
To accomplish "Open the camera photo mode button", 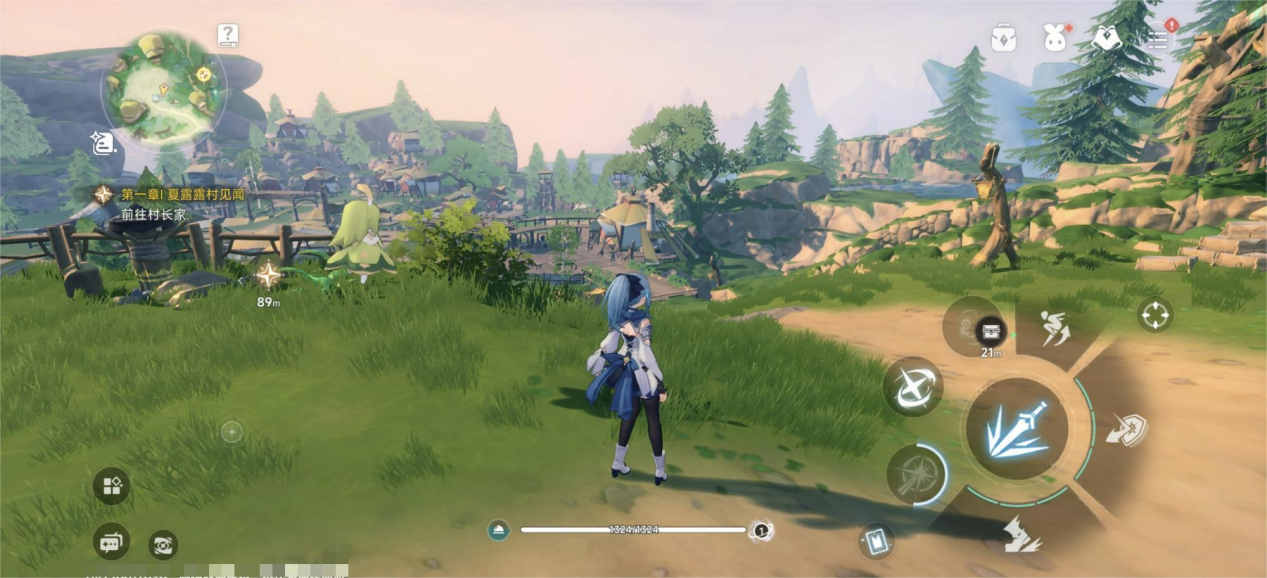I will pos(163,545).
